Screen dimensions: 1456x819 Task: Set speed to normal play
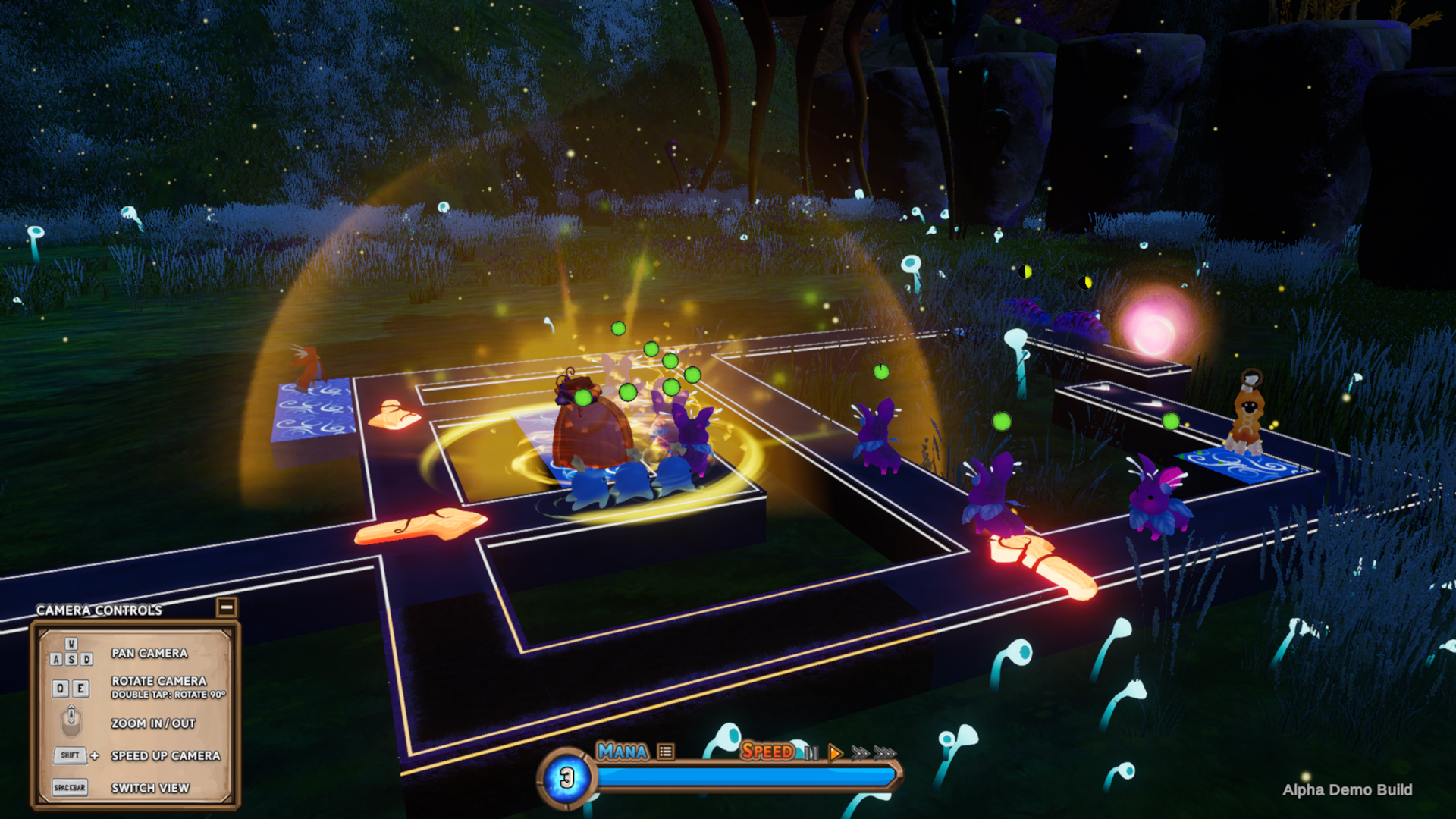[835, 753]
